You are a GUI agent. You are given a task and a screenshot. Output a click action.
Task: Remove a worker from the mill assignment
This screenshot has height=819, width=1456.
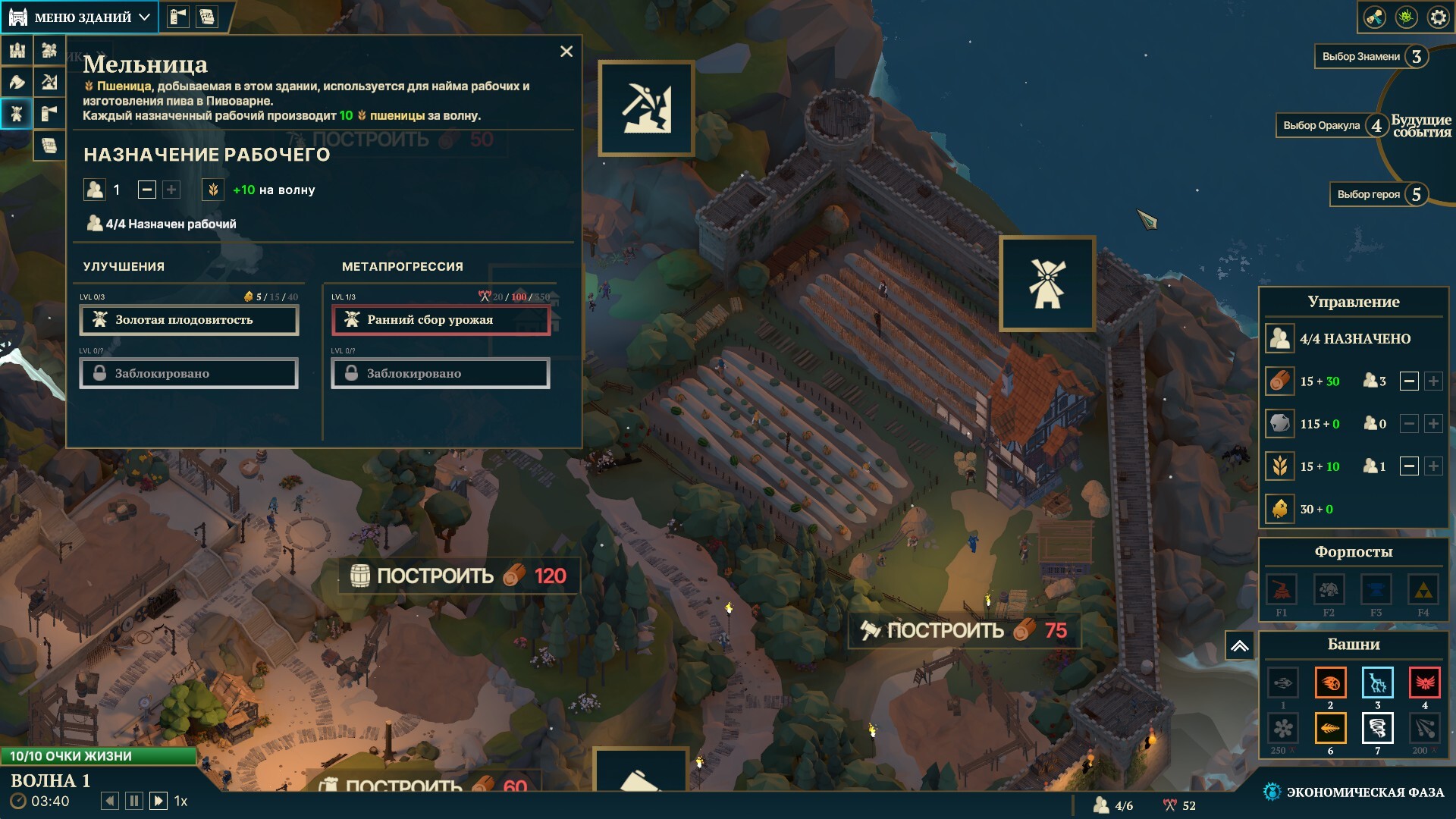click(147, 190)
